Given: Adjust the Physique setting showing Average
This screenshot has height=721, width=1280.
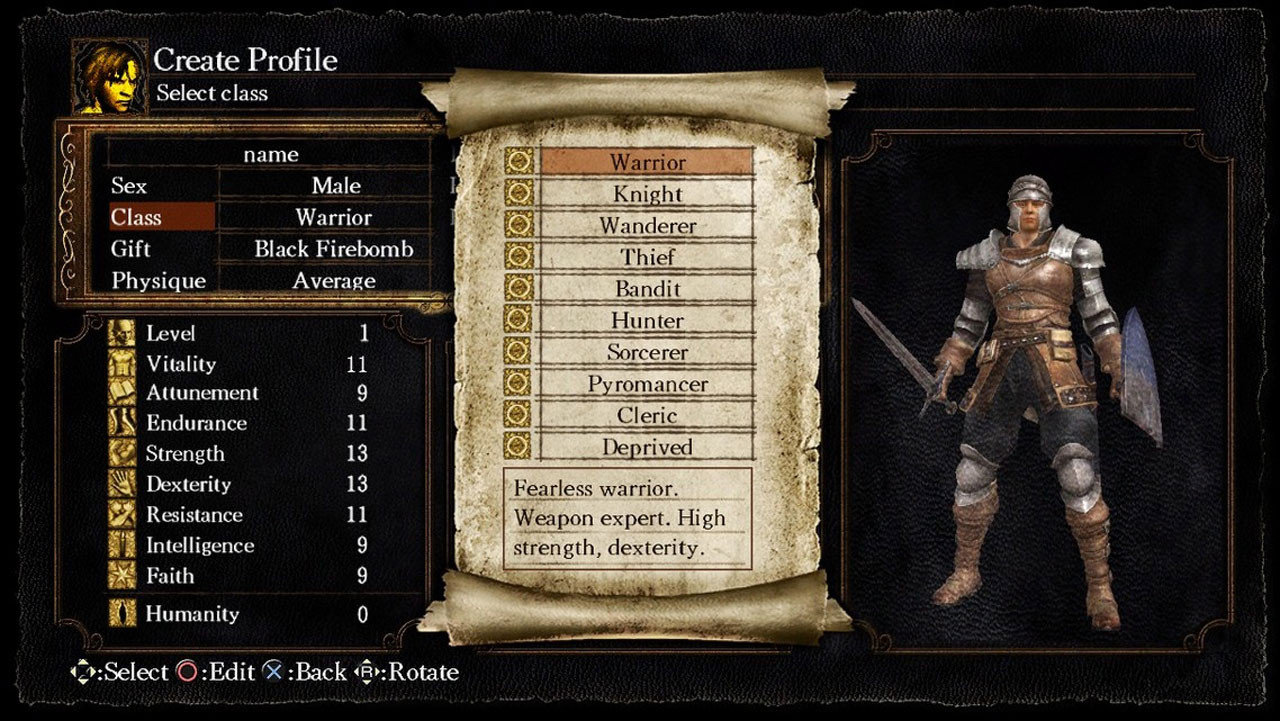Looking at the screenshot, I should (x=333, y=281).
